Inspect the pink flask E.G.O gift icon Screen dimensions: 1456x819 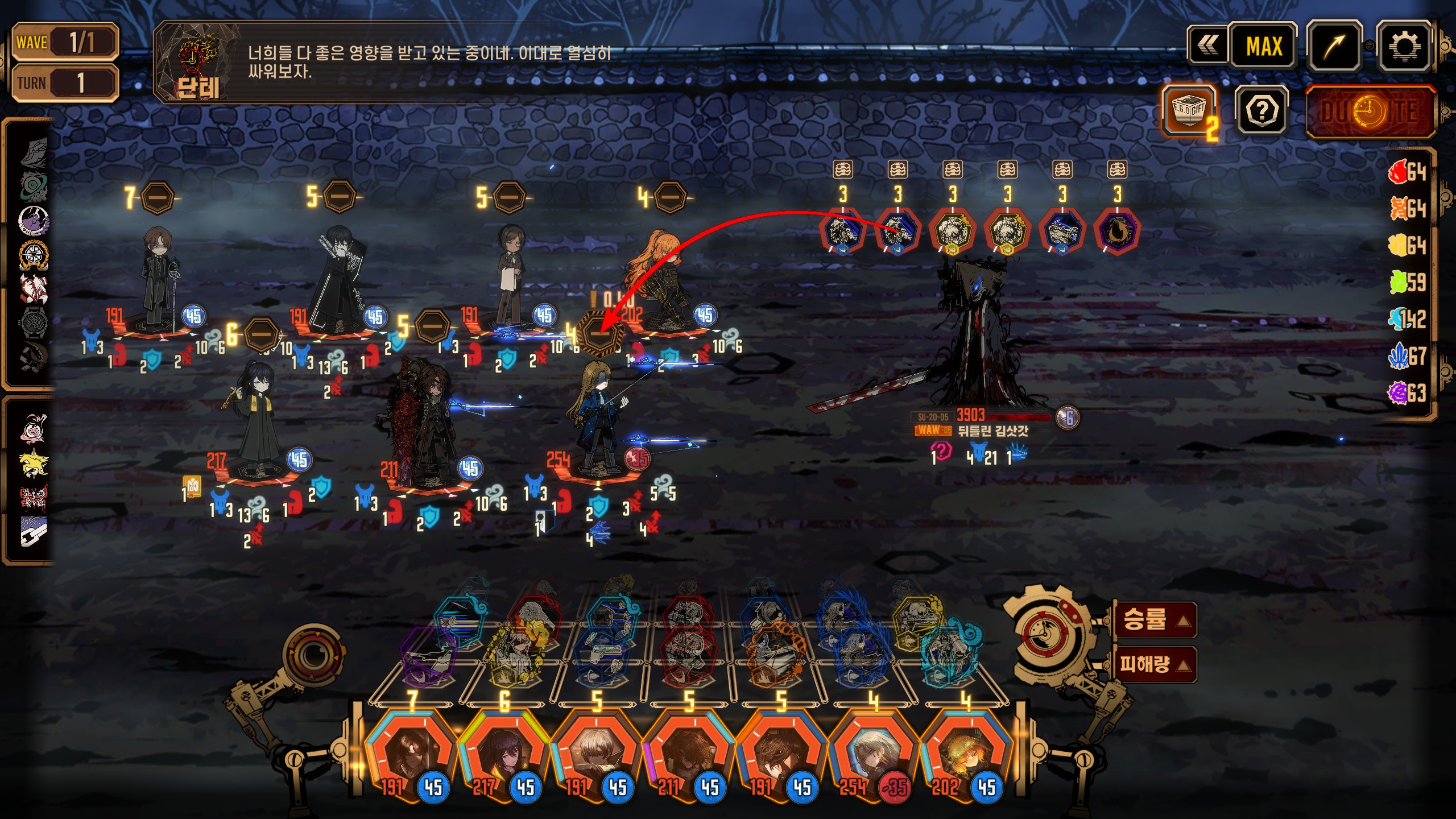coord(33,428)
